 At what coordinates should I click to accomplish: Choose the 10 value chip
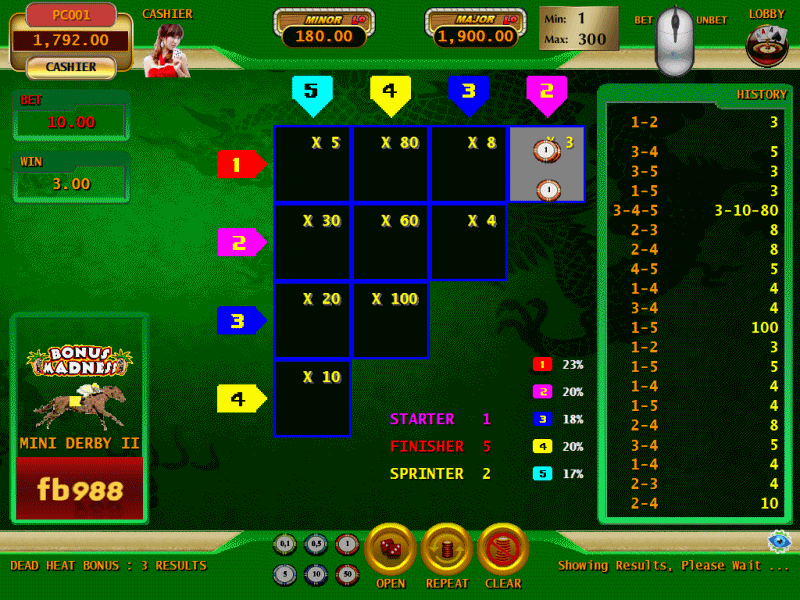click(x=316, y=575)
